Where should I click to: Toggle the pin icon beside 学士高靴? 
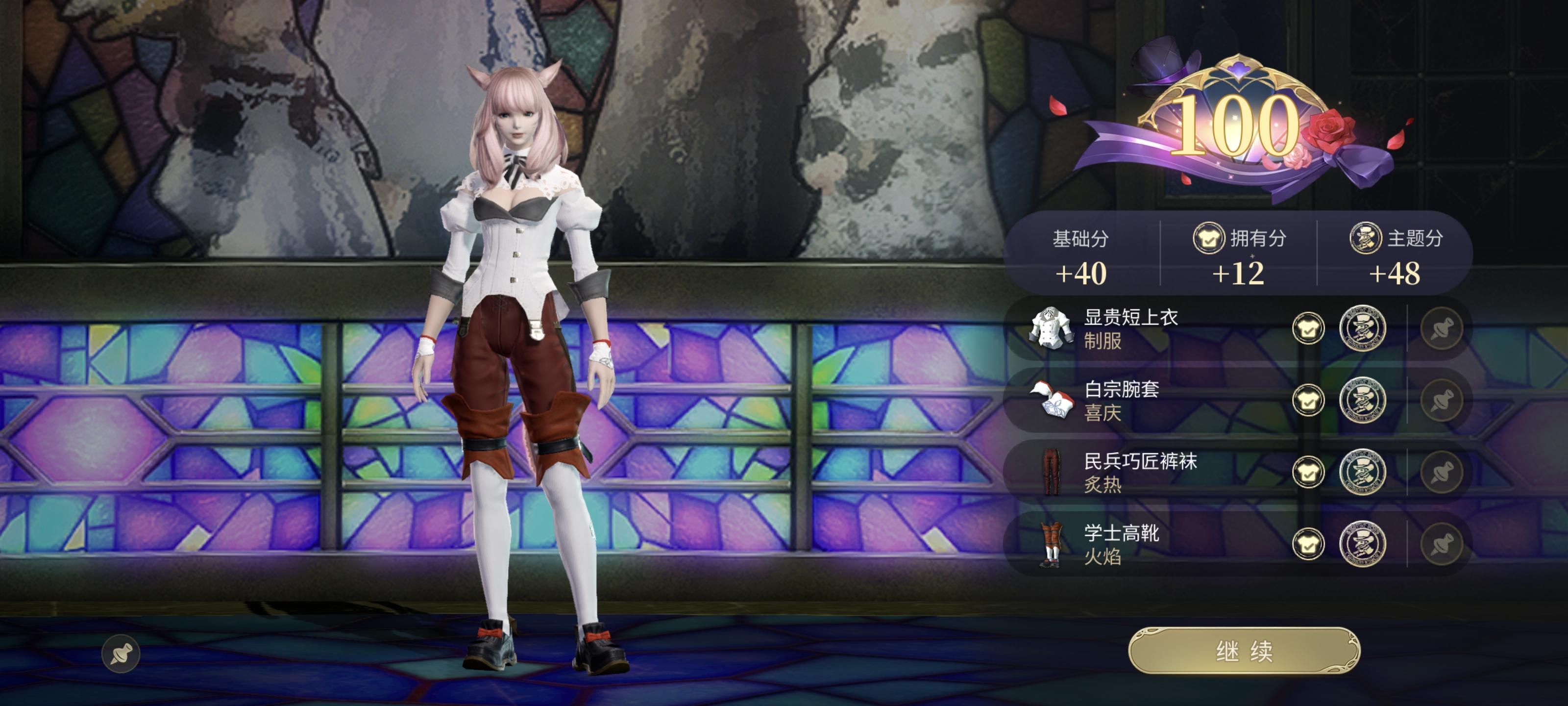point(1442,545)
